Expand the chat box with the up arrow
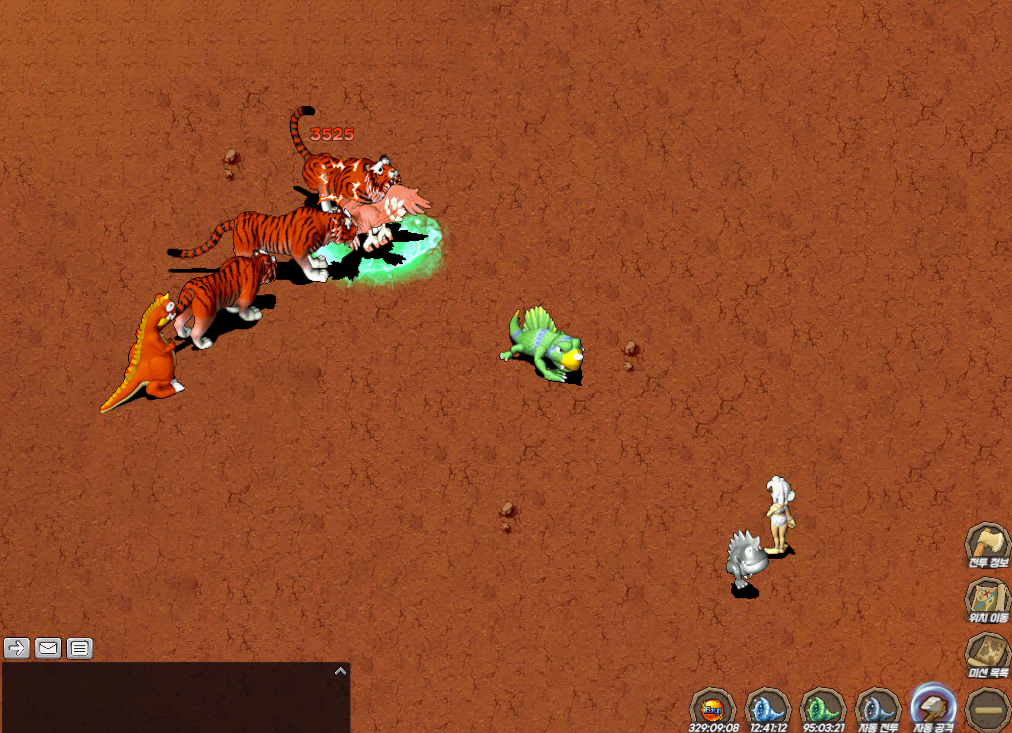 pyautogui.click(x=340, y=671)
